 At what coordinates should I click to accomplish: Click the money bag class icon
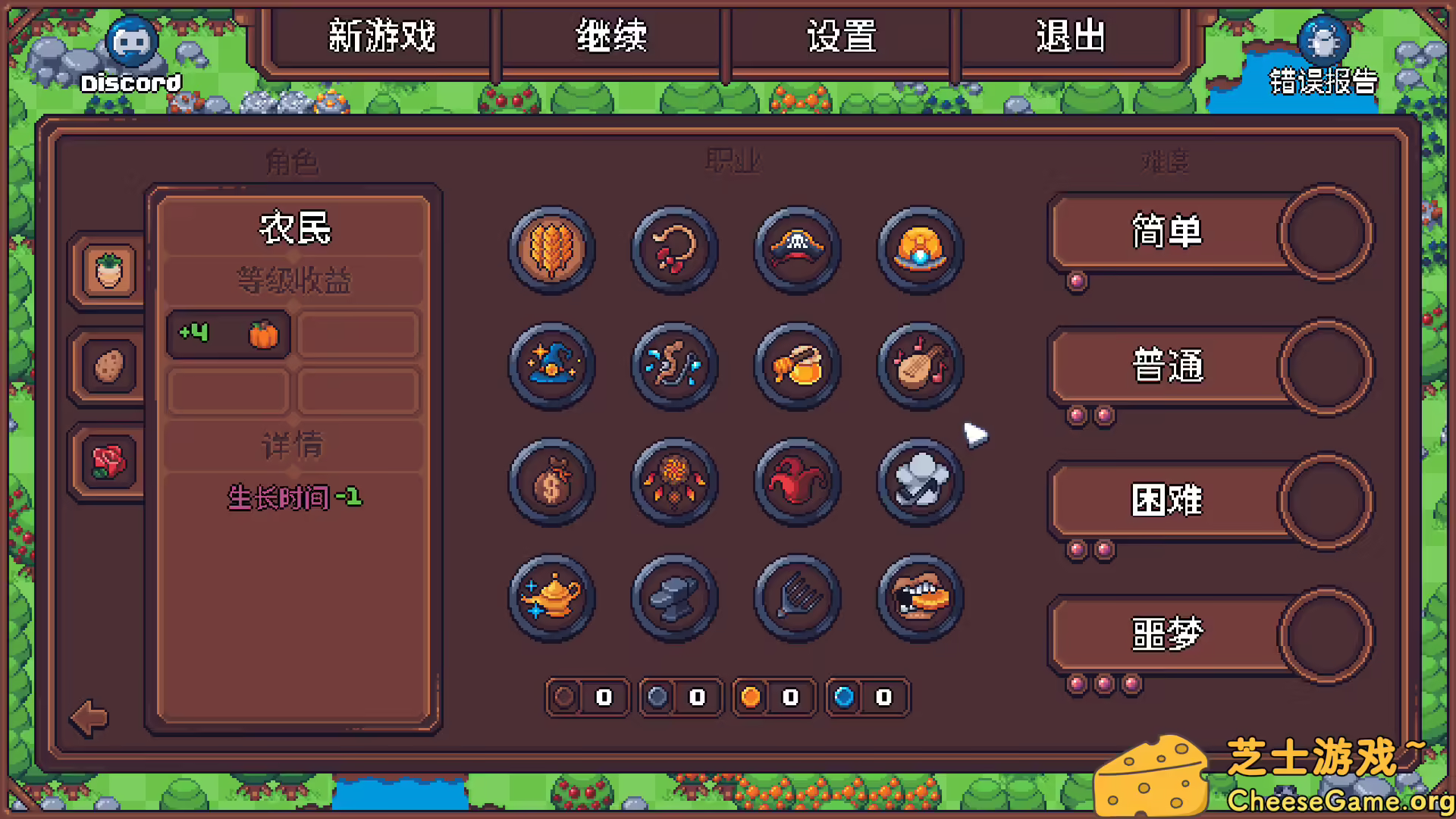(x=551, y=482)
